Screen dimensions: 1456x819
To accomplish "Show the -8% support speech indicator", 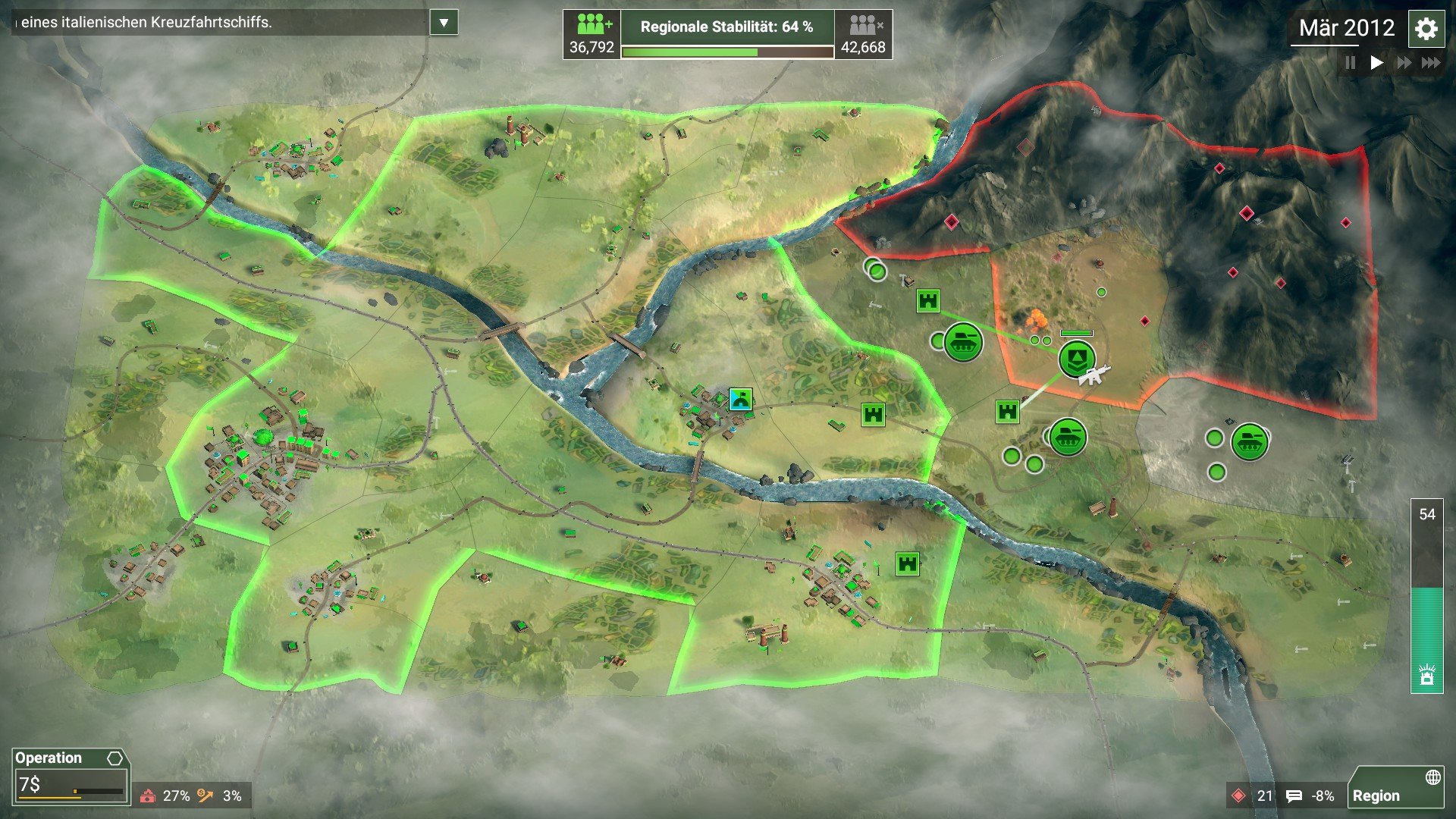I will pyautogui.click(x=1311, y=795).
